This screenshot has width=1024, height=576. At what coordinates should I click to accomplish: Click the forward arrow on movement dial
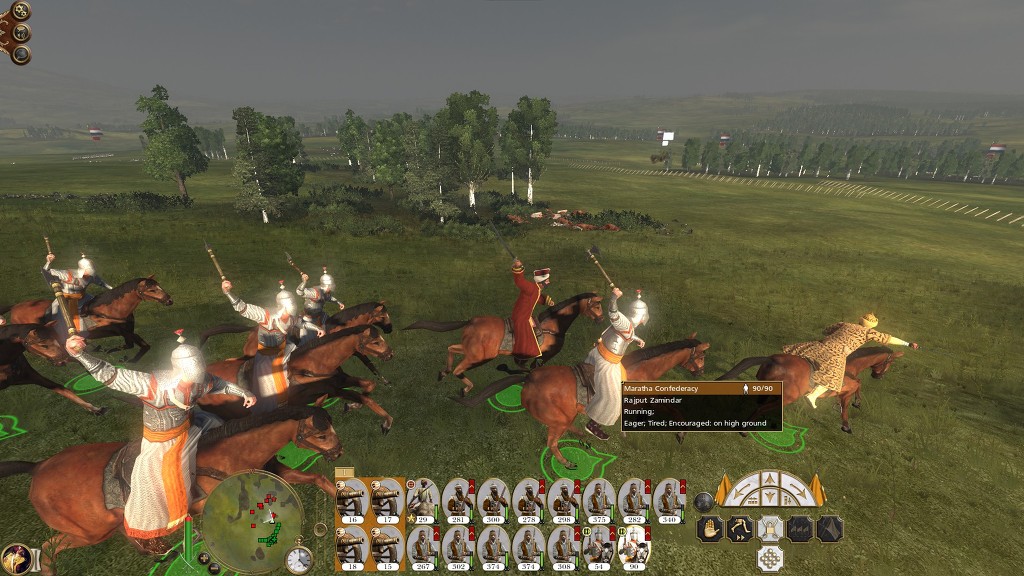point(770,479)
